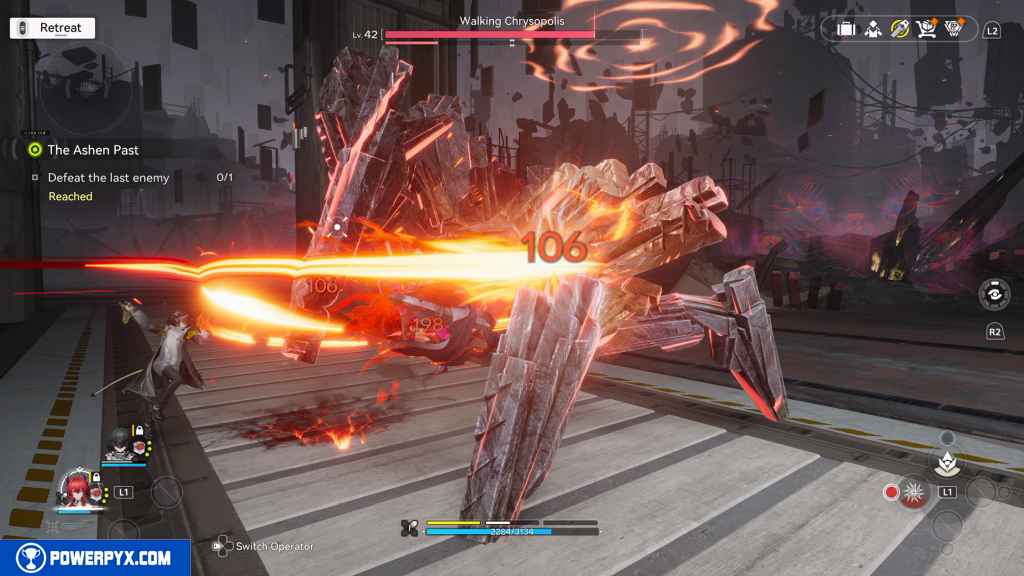Select the yellow circular-arrows icon

pyautogui.click(x=900, y=29)
